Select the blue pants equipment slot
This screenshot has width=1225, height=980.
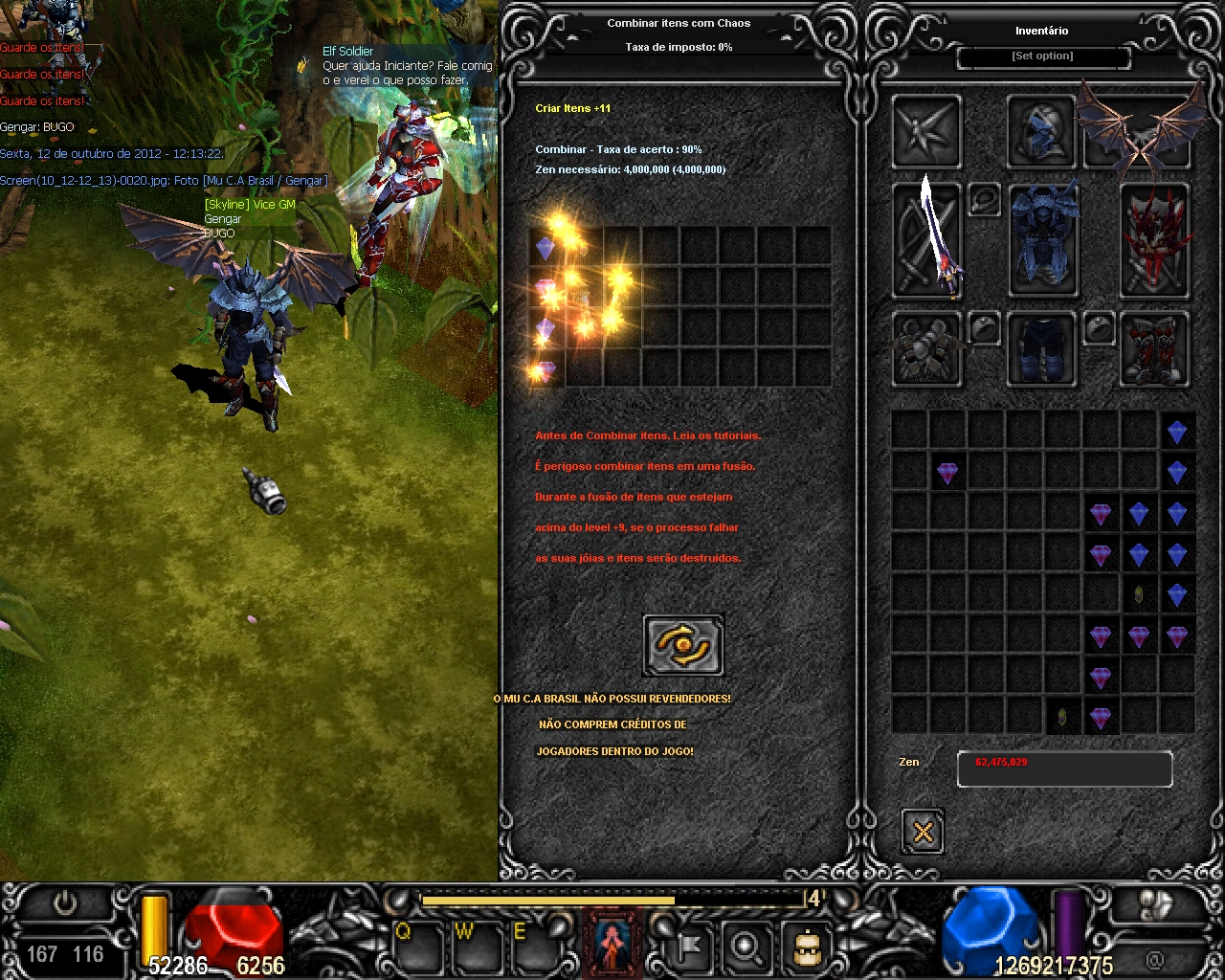1041,348
